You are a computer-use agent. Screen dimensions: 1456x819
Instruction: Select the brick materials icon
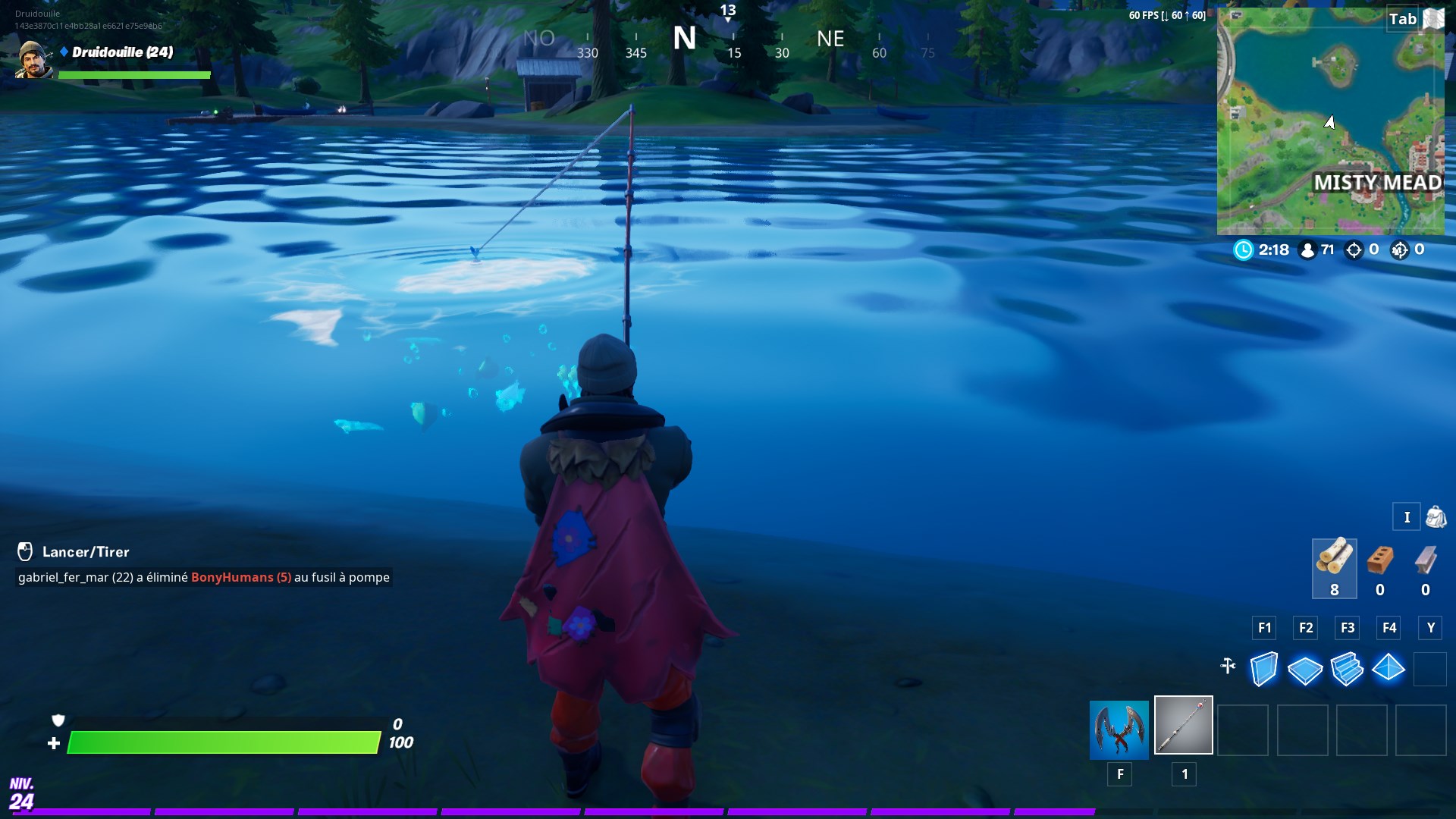pos(1380,561)
